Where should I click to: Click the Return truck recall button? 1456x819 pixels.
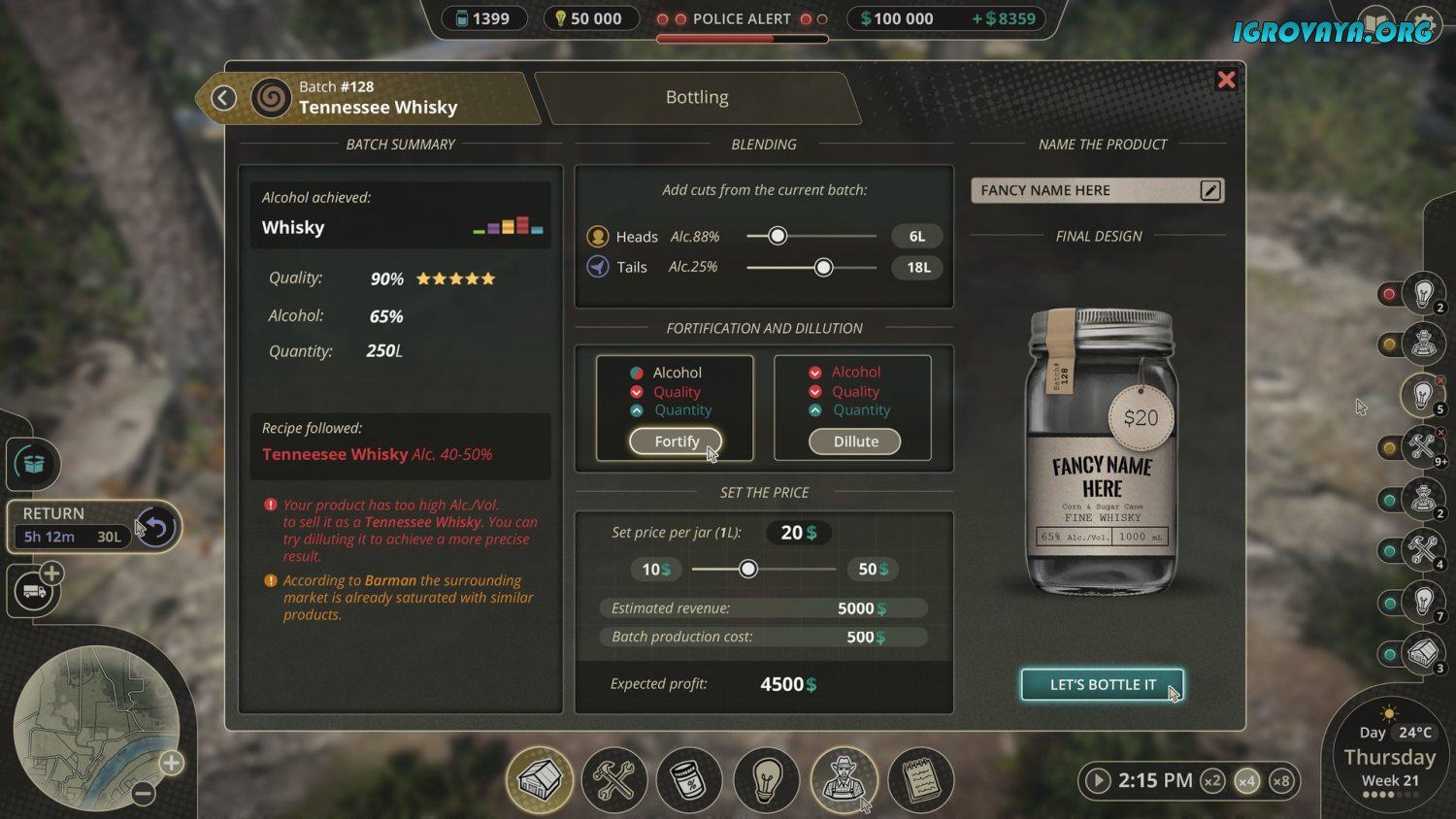[x=156, y=527]
